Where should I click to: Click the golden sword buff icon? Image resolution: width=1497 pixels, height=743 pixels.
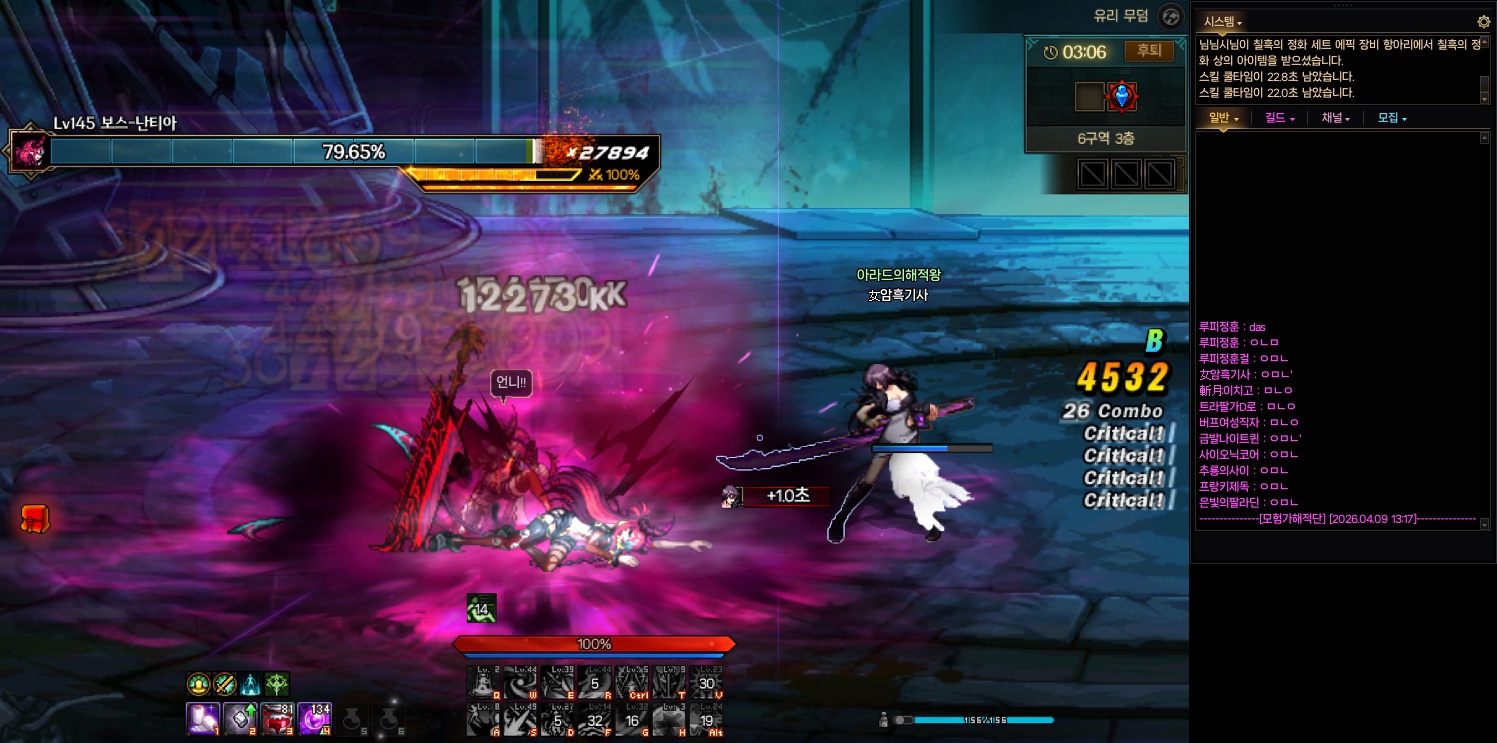point(224,684)
